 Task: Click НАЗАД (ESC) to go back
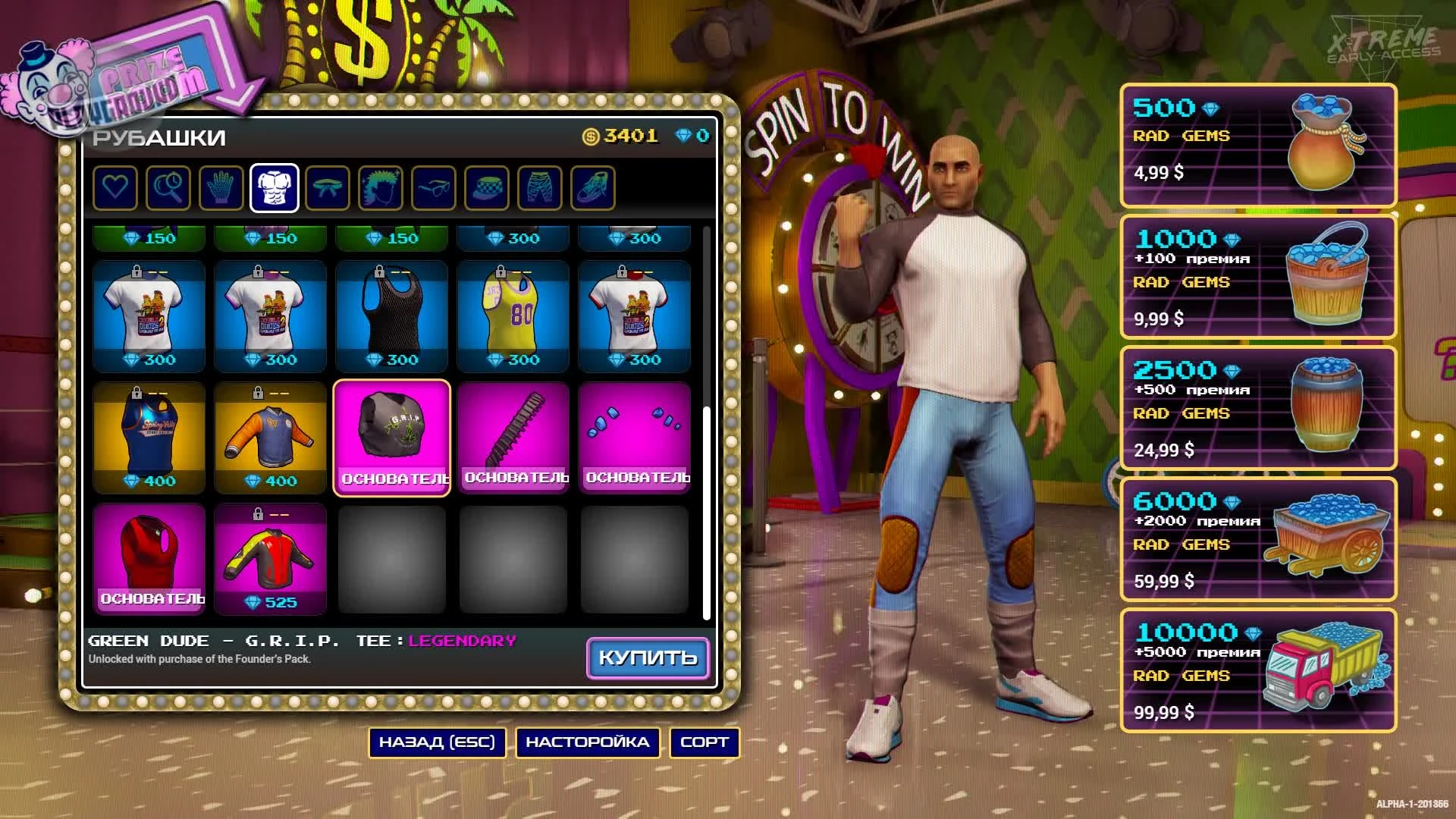point(437,742)
